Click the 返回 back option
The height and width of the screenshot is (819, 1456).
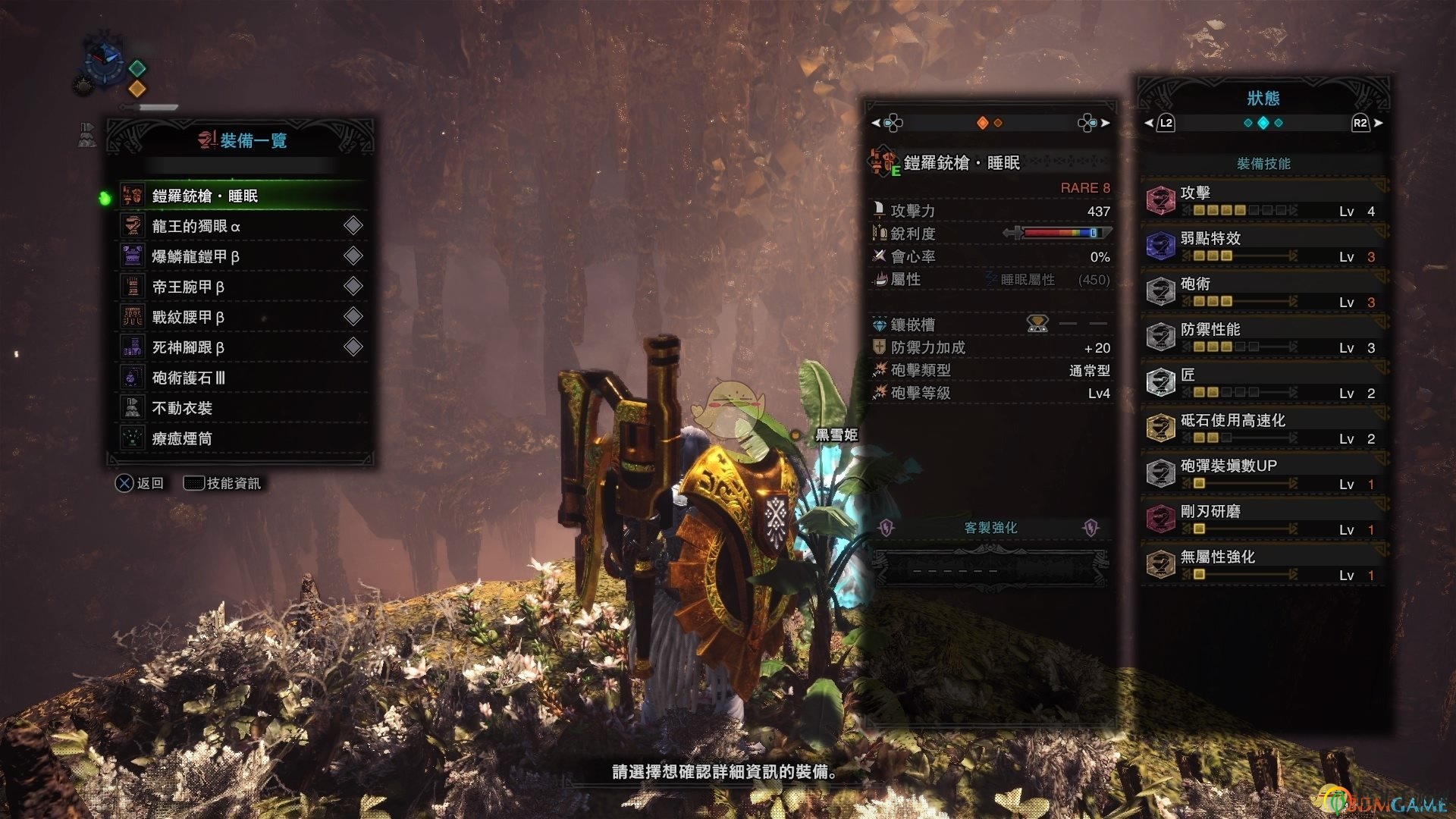[140, 483]
